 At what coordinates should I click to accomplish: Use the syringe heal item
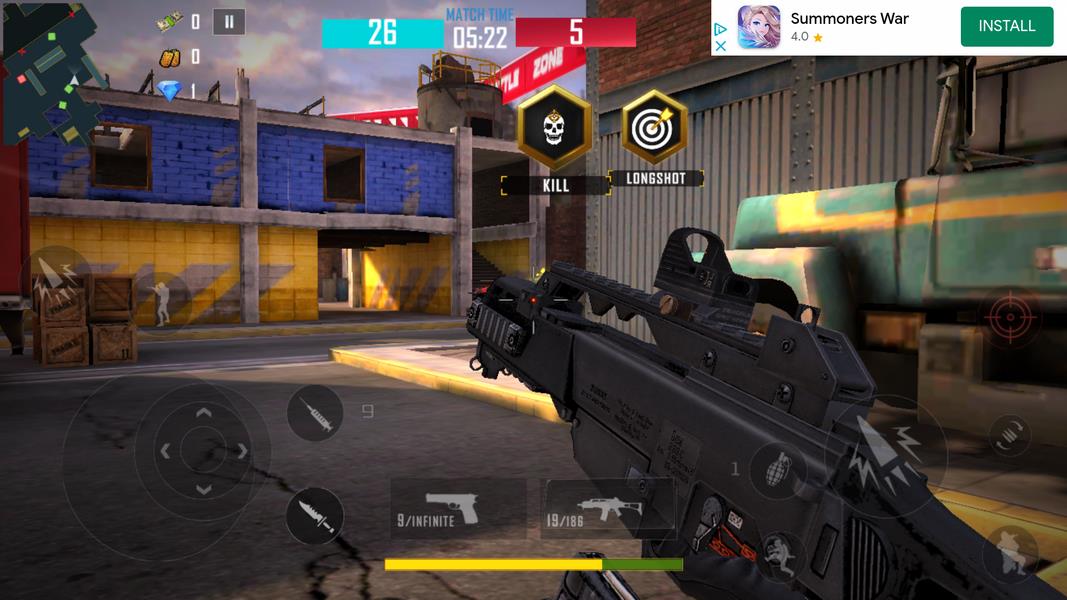point(316,413)
